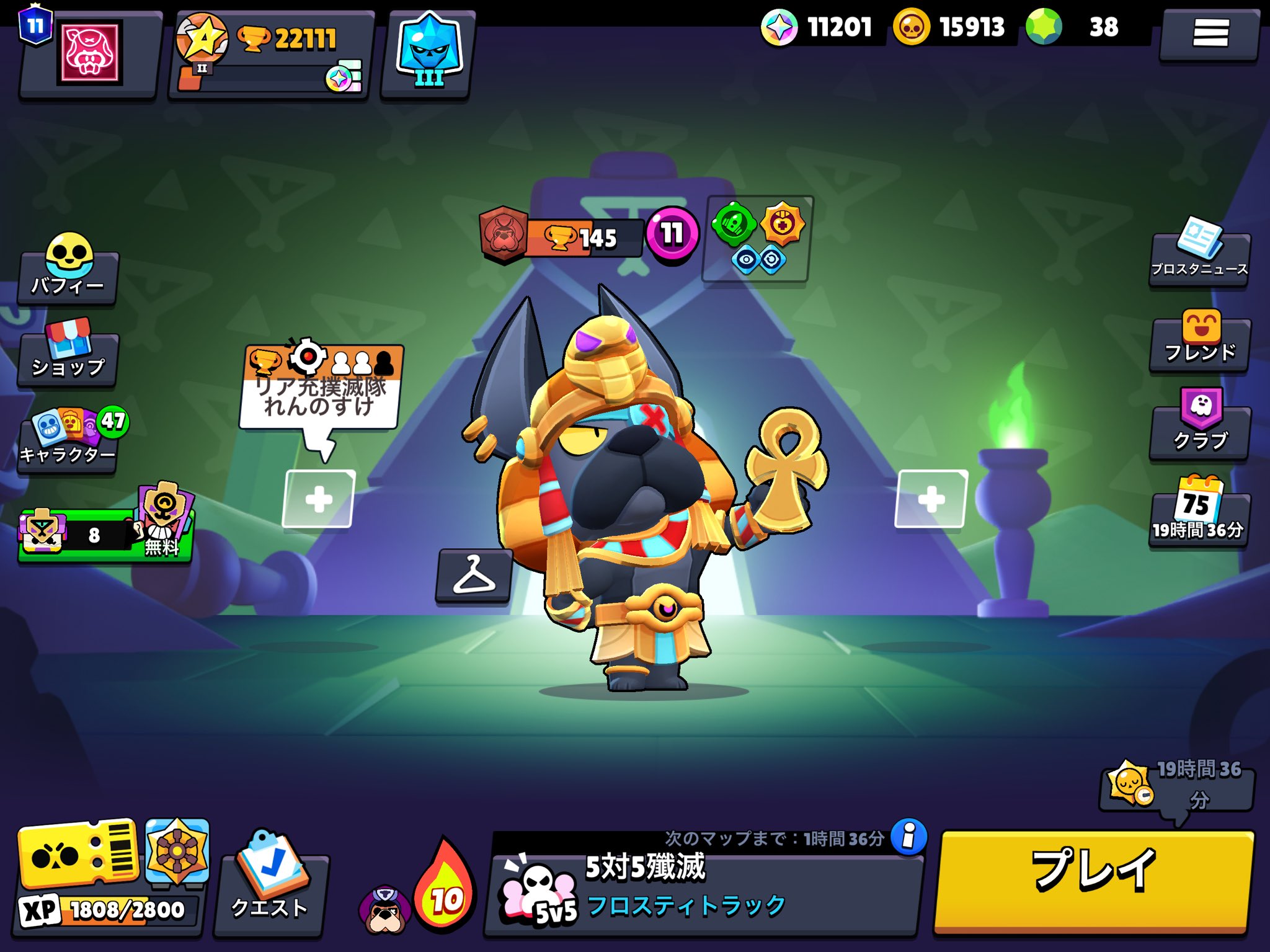Open the brawler gadget and gear loadout
The width and height of the screenshot is (1270, 952).
point(757,239)
